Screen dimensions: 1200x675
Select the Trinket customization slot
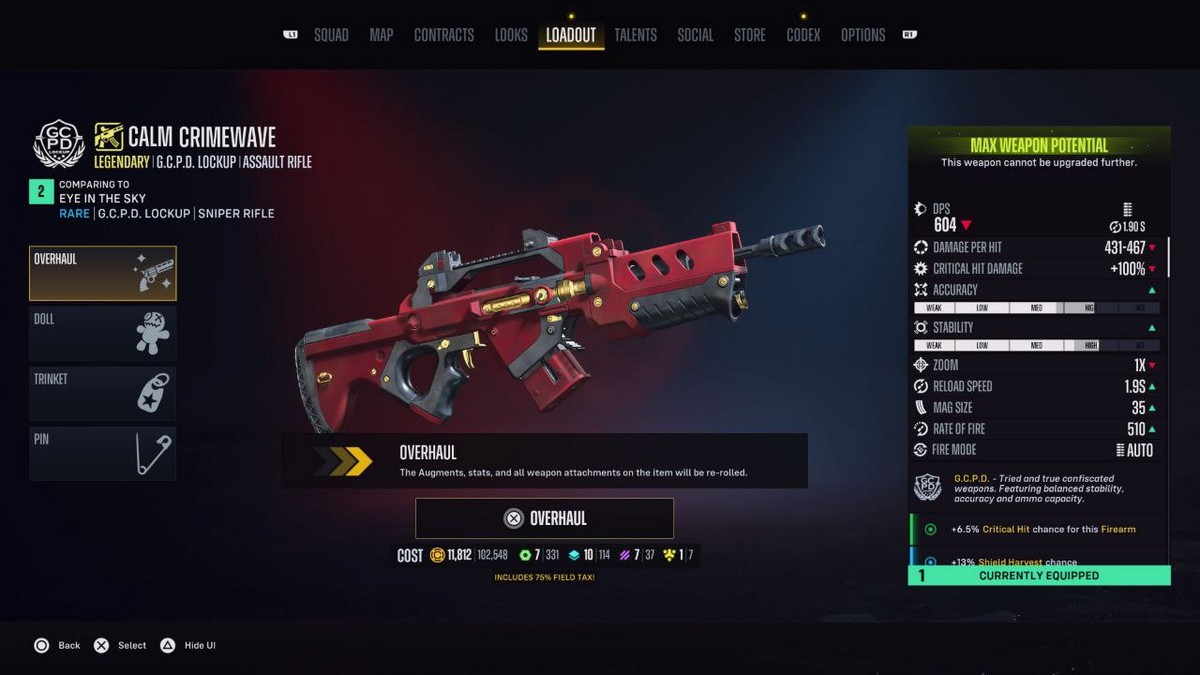coord(103,393)
